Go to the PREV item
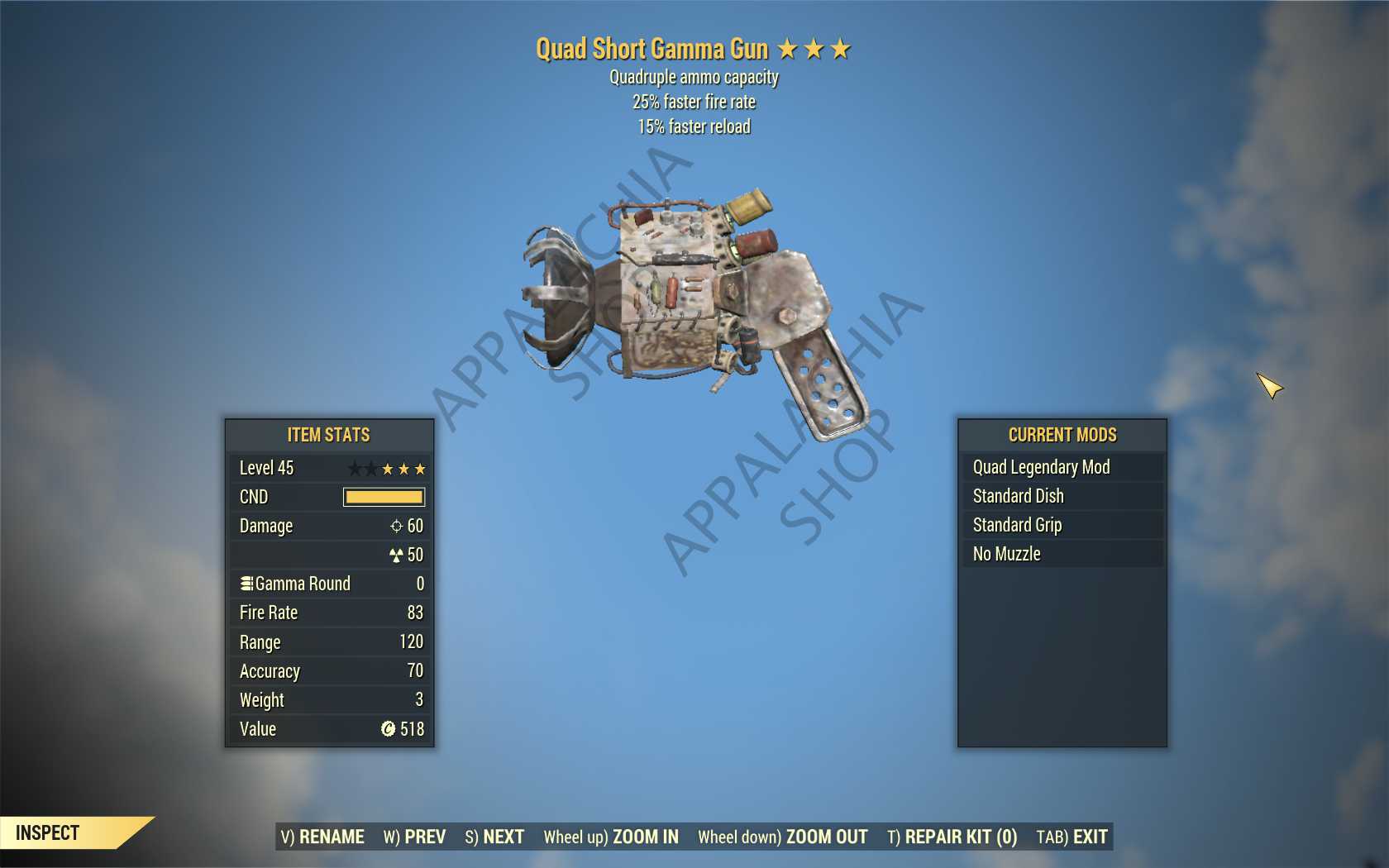The height and width of the screenshot is (868, 1389). (x=414, y=837)
